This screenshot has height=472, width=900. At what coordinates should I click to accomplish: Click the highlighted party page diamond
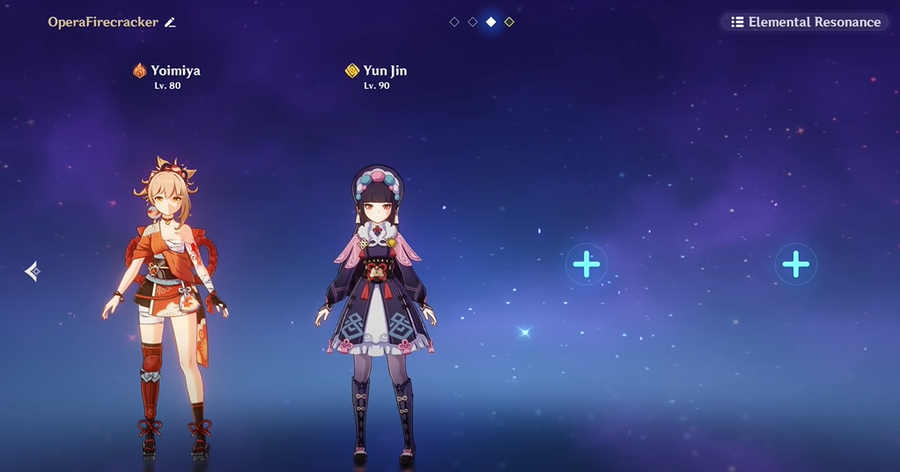491,21
